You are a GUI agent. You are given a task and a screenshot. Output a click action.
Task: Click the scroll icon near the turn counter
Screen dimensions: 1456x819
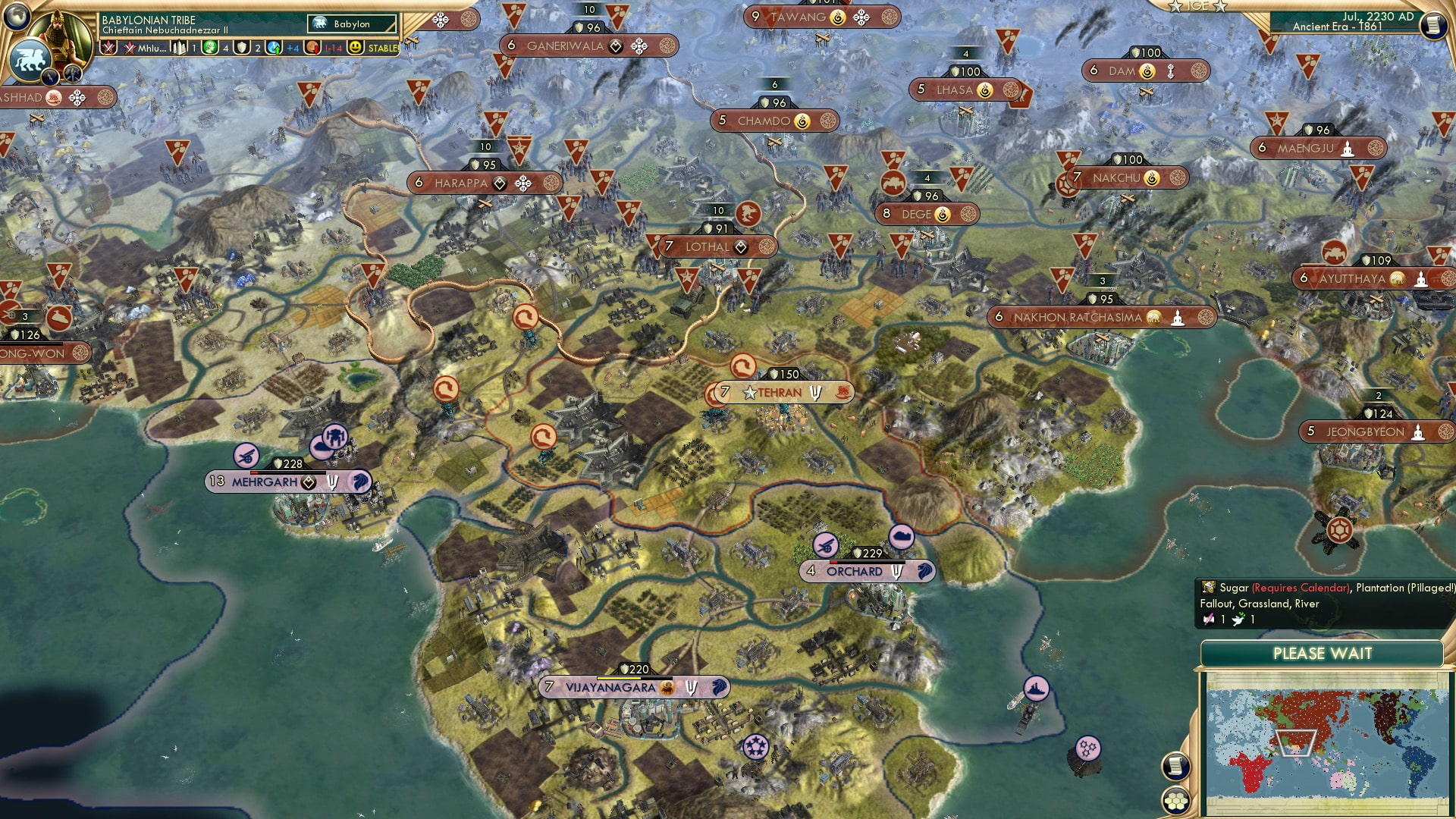pyautogui.click(x=1436, y=25)
